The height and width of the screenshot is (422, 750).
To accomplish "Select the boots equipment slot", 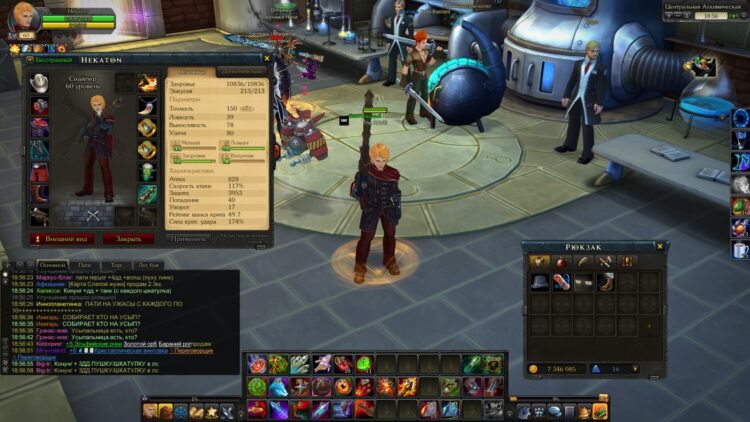I will 40,194.
